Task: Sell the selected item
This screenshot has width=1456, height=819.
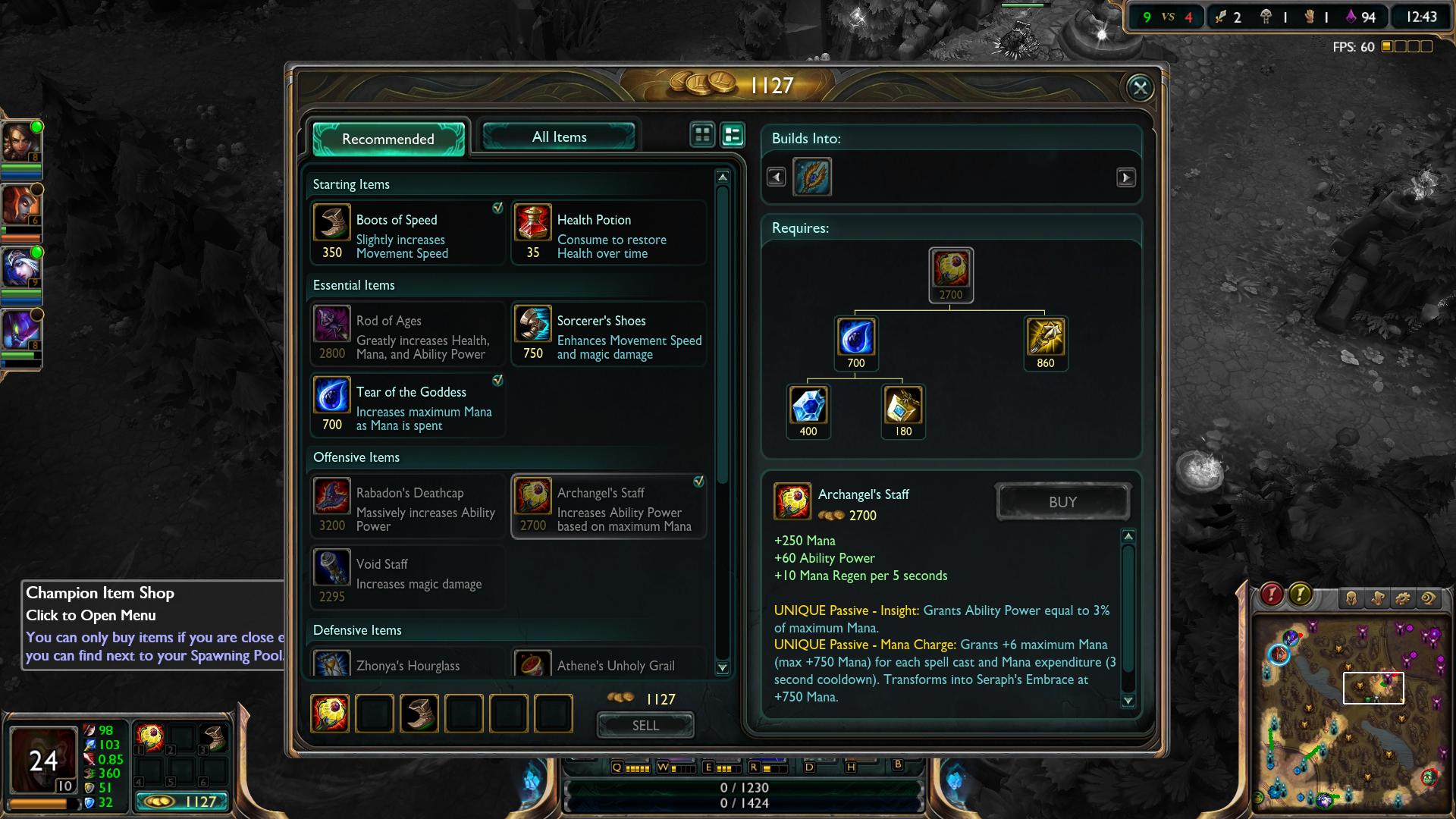Action: point(645,726)
